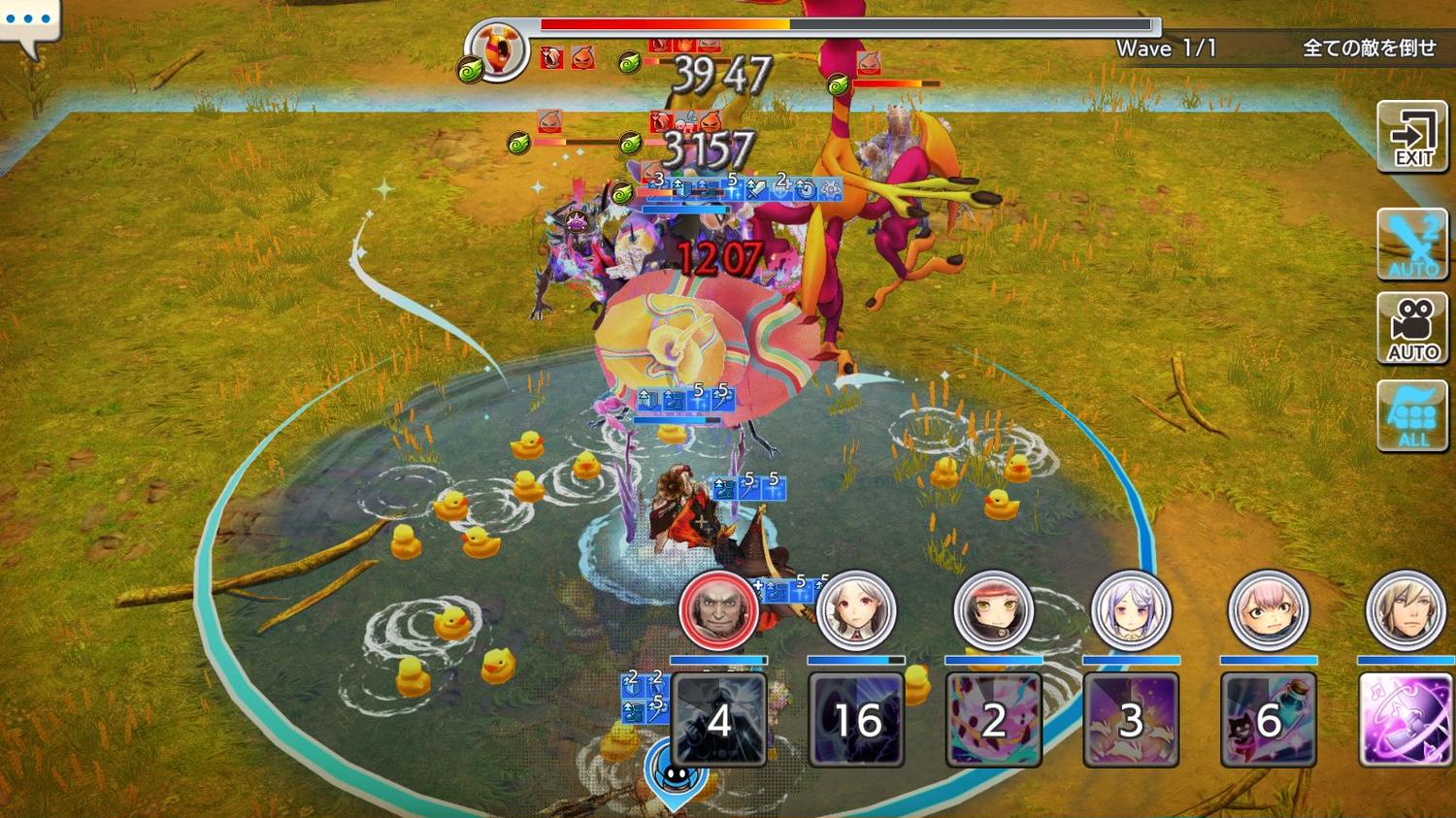Select the lavender-haired character portrait
This screenshot has width=1456, height=818.
pyautogui.click(x=1131, y=610)
